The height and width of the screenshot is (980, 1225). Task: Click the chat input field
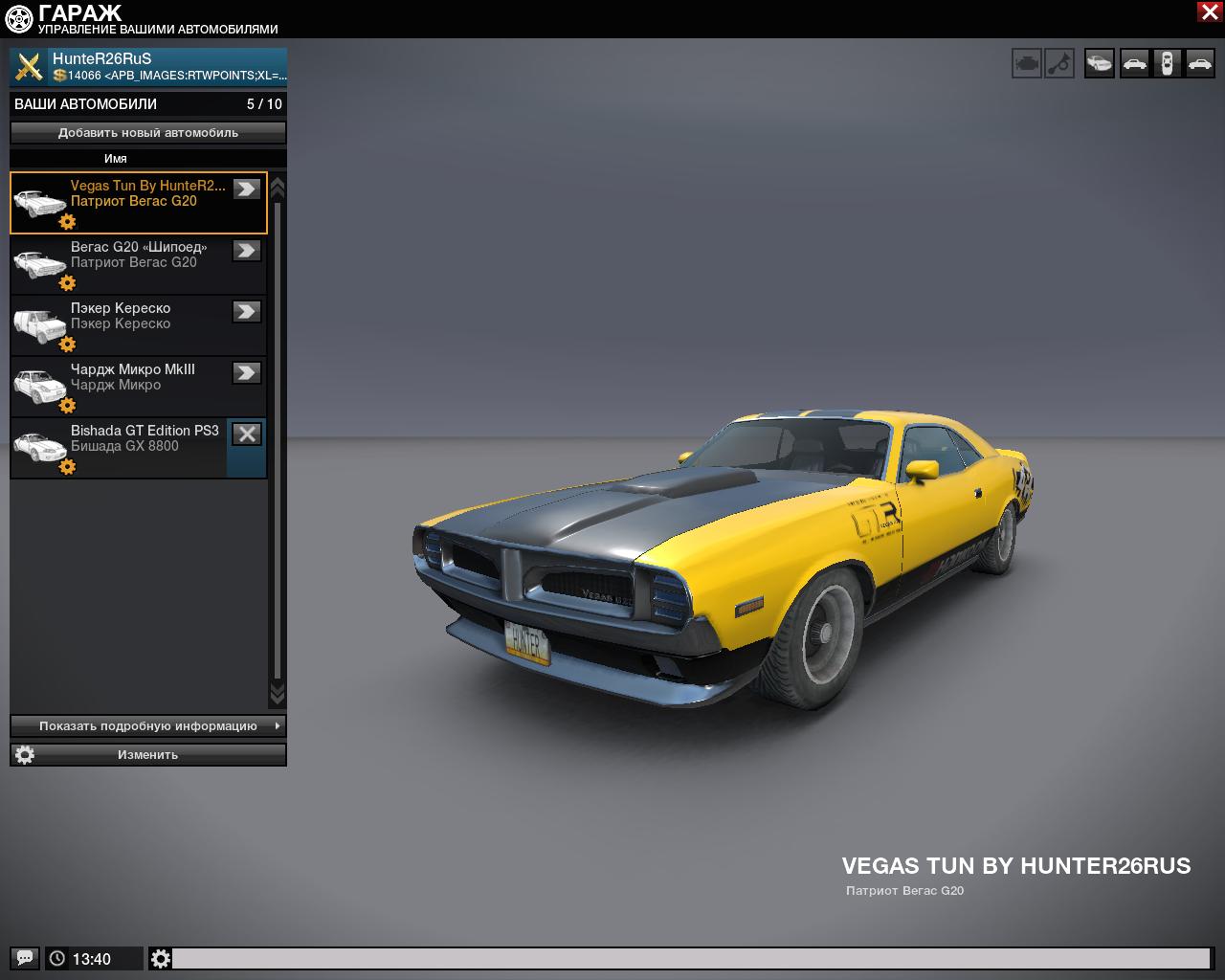coord(689,958)
